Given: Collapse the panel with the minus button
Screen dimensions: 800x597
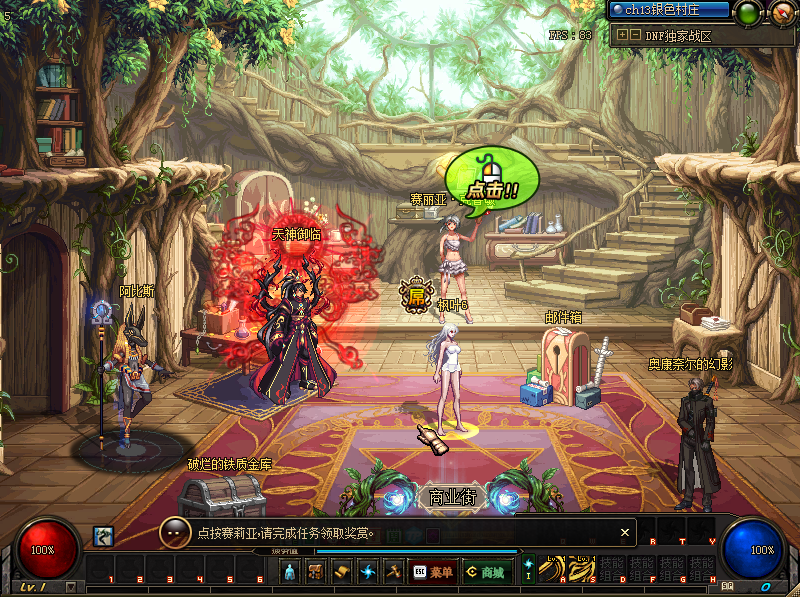Looking at the screenshot, I should (634, 34).
